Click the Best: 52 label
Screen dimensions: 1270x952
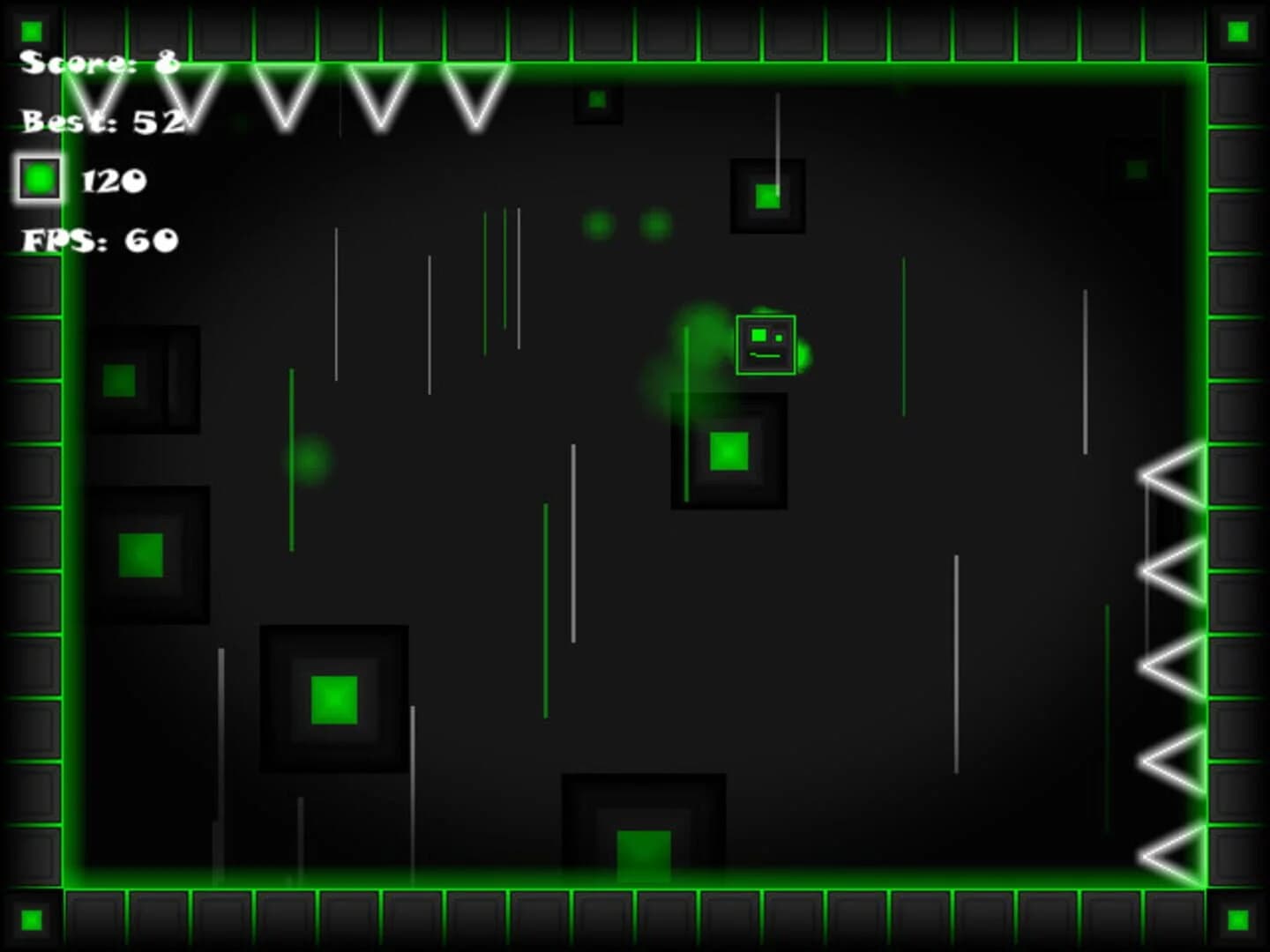pos(101,119)
